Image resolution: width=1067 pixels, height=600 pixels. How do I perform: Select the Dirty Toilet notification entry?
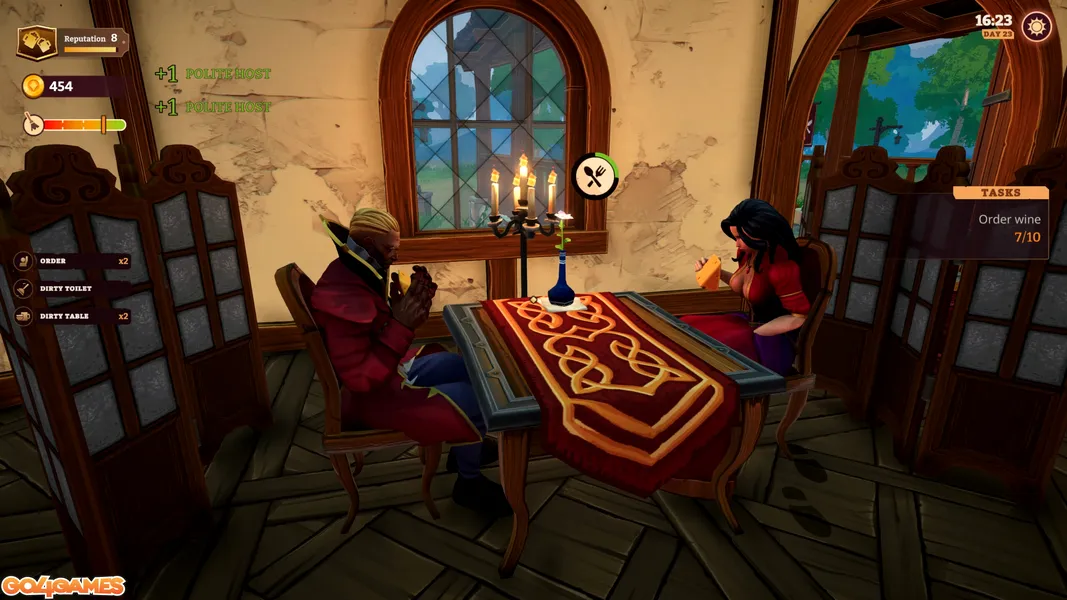click(x=70, y=288)
